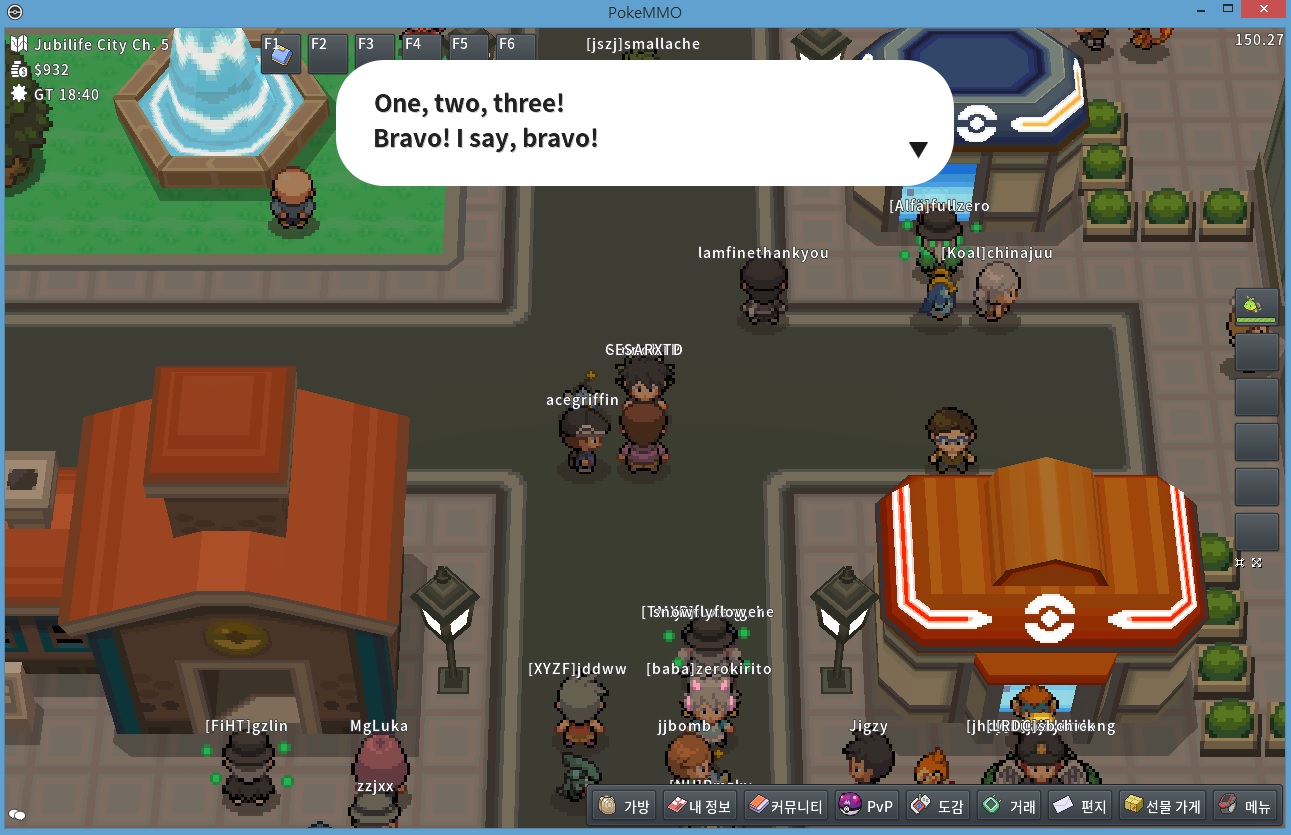
Task: Select the green Pokémon party slot
Action: [x=1256, y=307]
